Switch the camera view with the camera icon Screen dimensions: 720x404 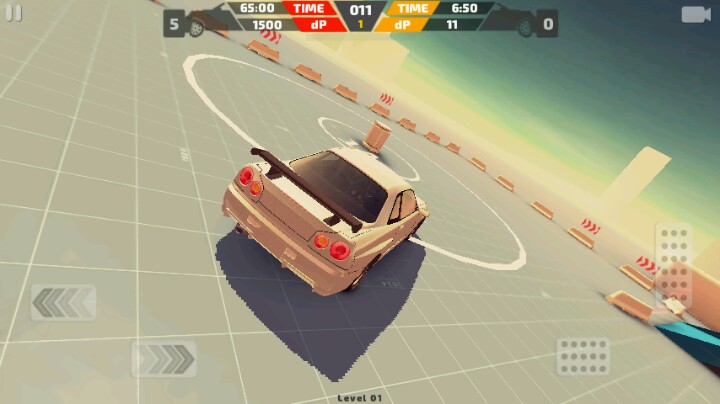695,14
